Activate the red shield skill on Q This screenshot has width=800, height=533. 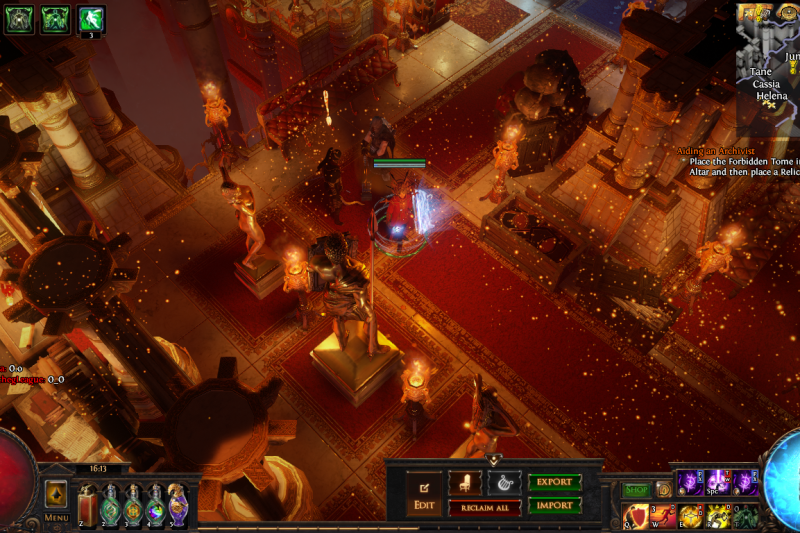tap(637, 516)
